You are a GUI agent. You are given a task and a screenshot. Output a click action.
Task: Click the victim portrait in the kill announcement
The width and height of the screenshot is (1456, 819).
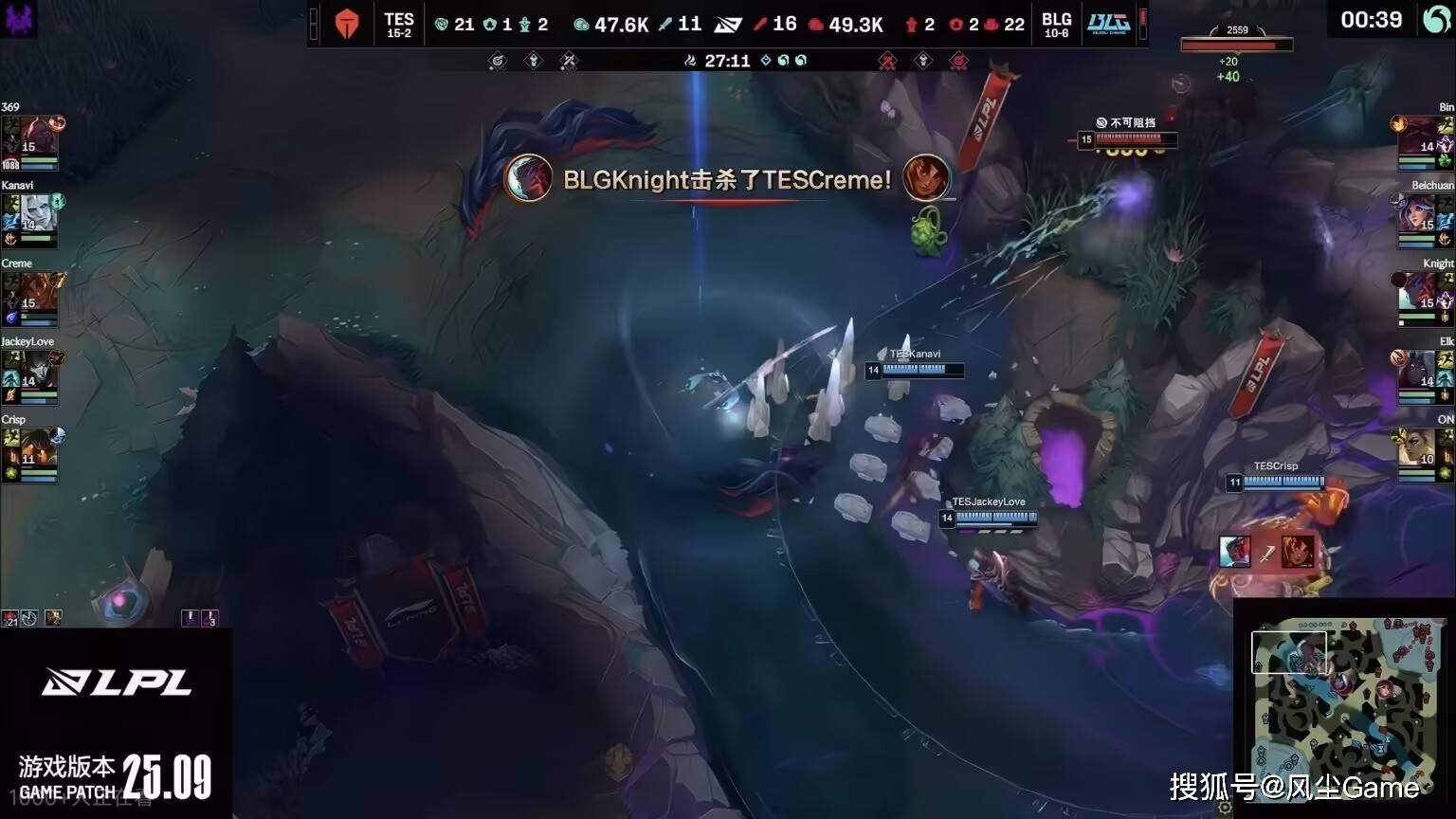pyautogui.click(x=926, y=178)
